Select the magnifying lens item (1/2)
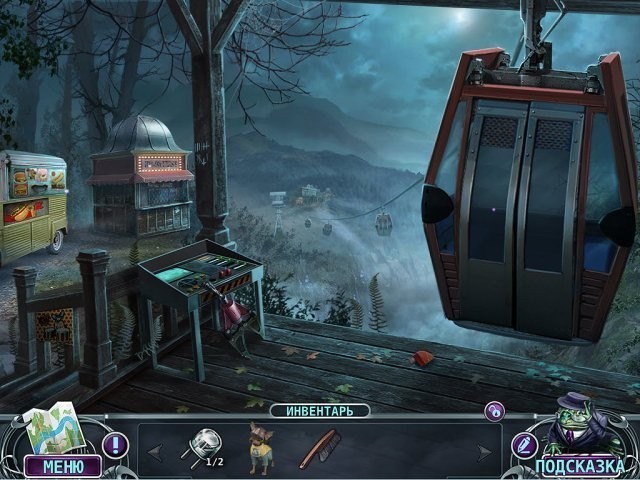Image resolution: width=640 pixels, height=480 pixels. click(x=200, y=446)
